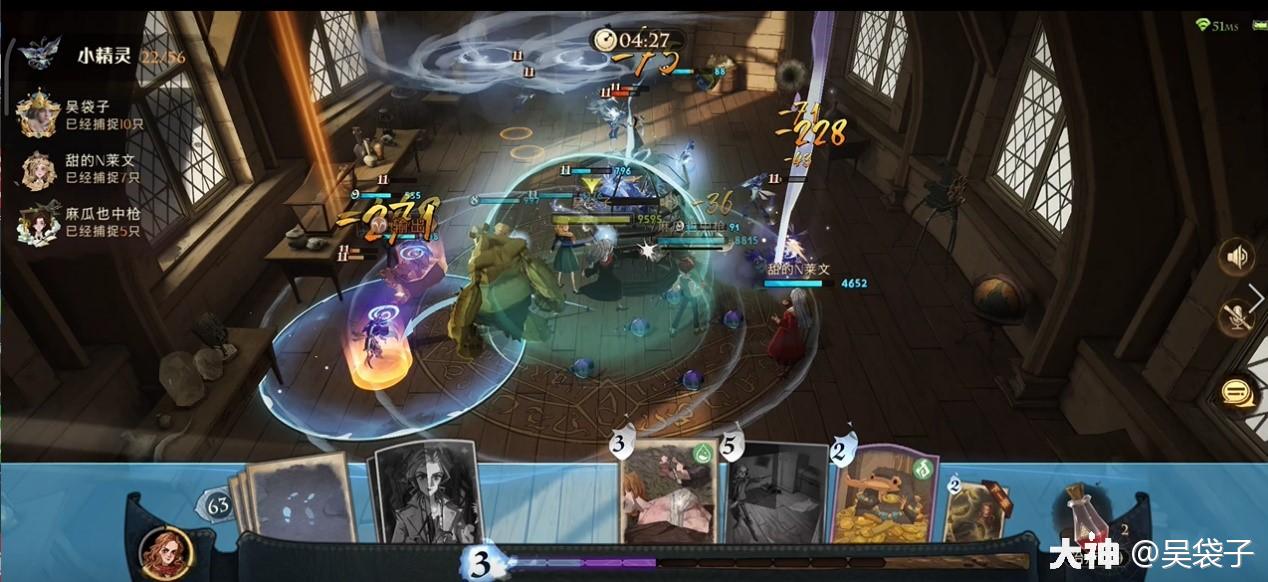Unmute the crossed-out microphone
The height and width of the screenshot is (582, 1268).
[x=1237, y=319]
